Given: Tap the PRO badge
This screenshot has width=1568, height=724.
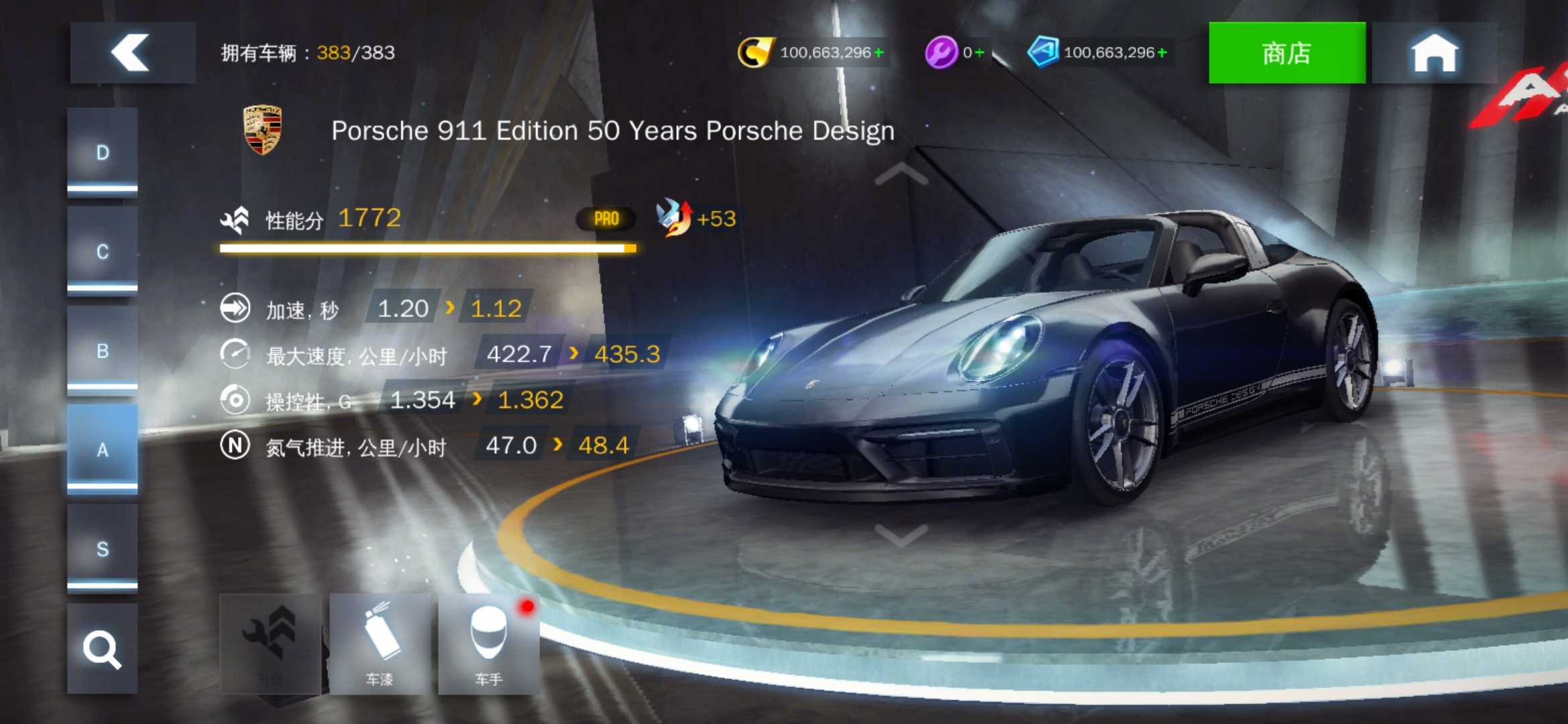Looking at the screenshot, I should tap(606, 219).
